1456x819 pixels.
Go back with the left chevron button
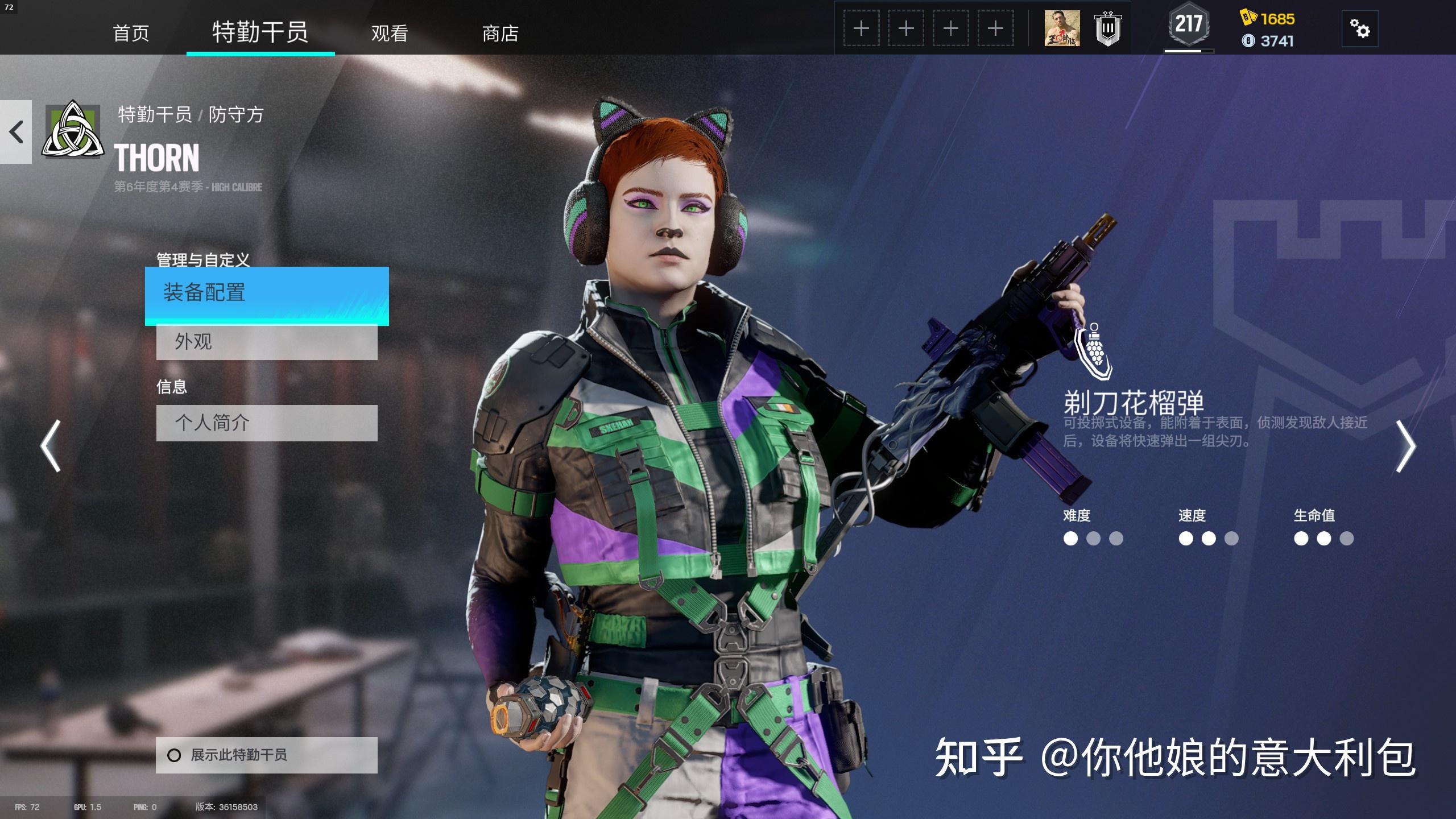click(16, 132)
